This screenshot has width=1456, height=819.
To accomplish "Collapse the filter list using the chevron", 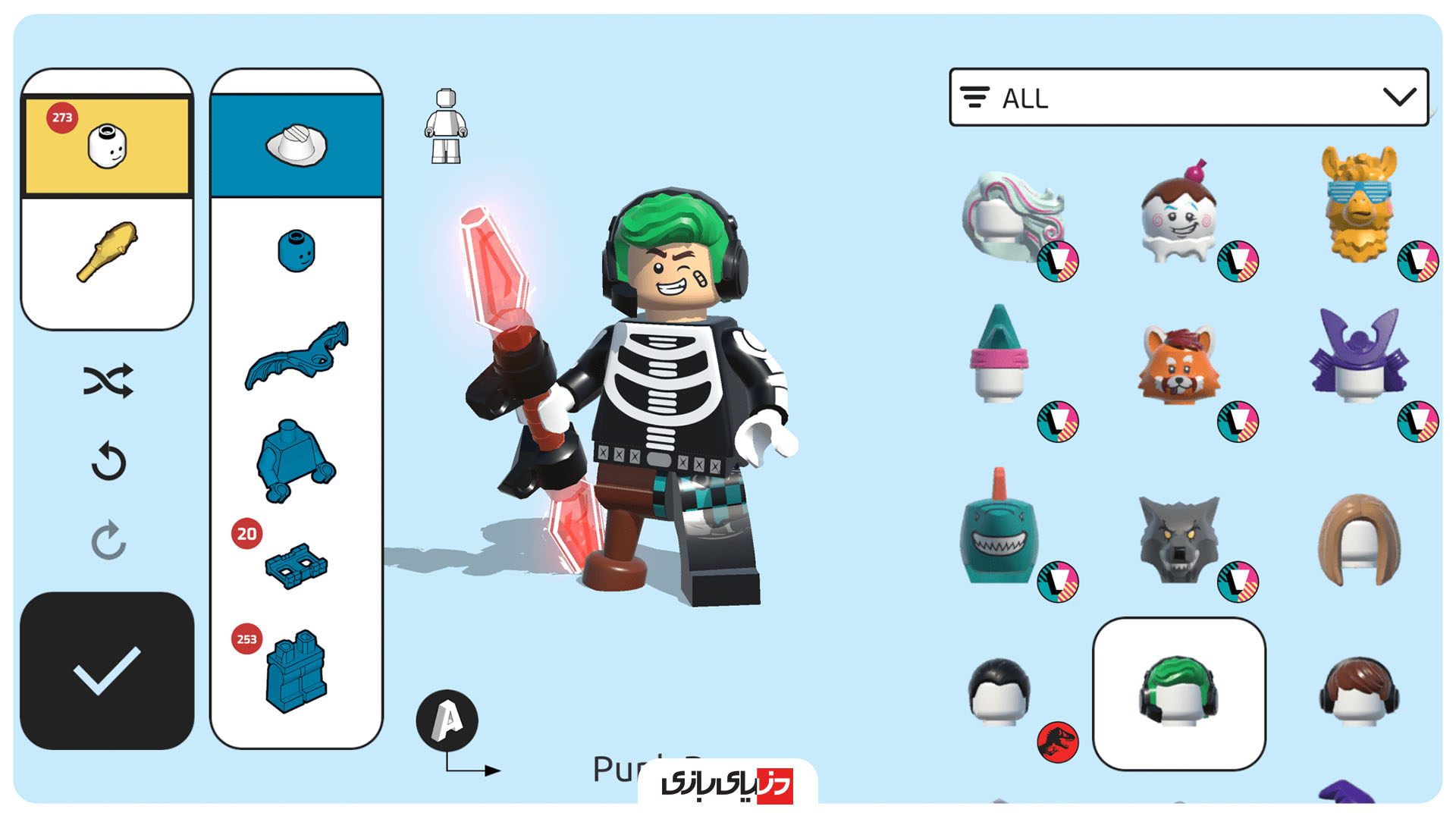I will pos(1399,97).
